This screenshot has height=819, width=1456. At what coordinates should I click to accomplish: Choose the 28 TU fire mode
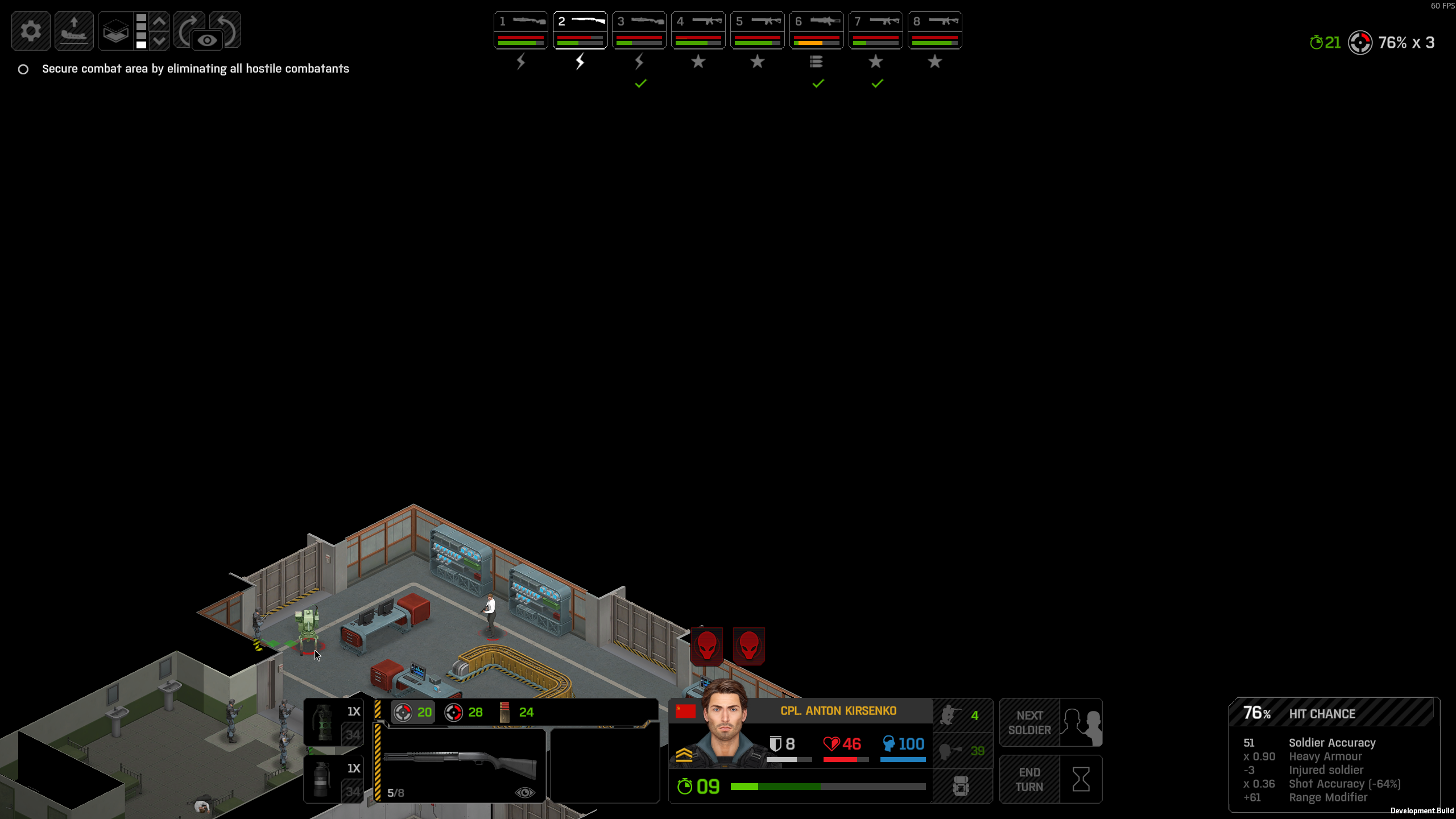point(464,712)
